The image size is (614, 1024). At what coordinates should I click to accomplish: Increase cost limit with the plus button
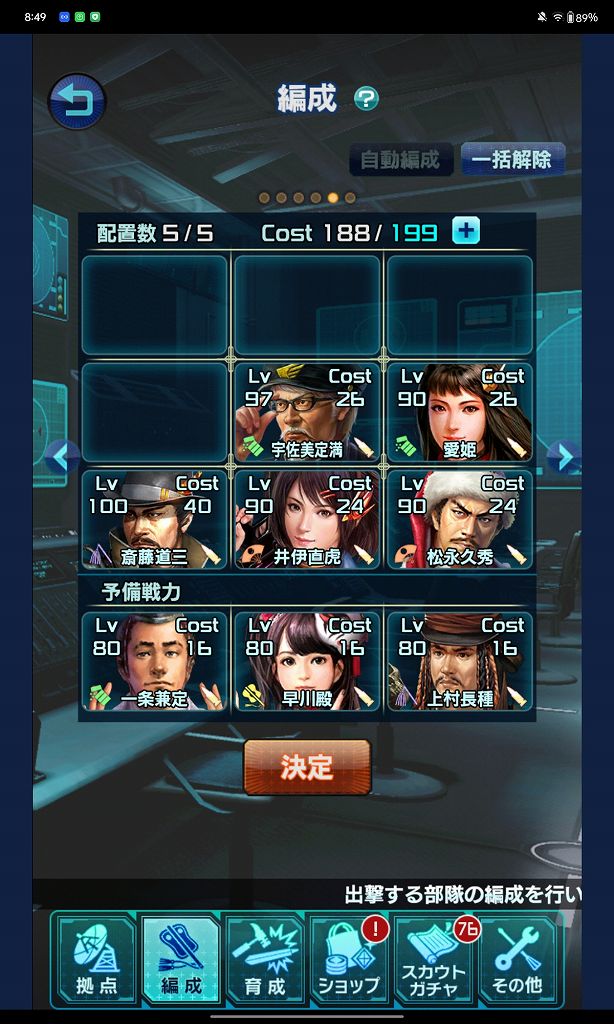pos(466,232)
